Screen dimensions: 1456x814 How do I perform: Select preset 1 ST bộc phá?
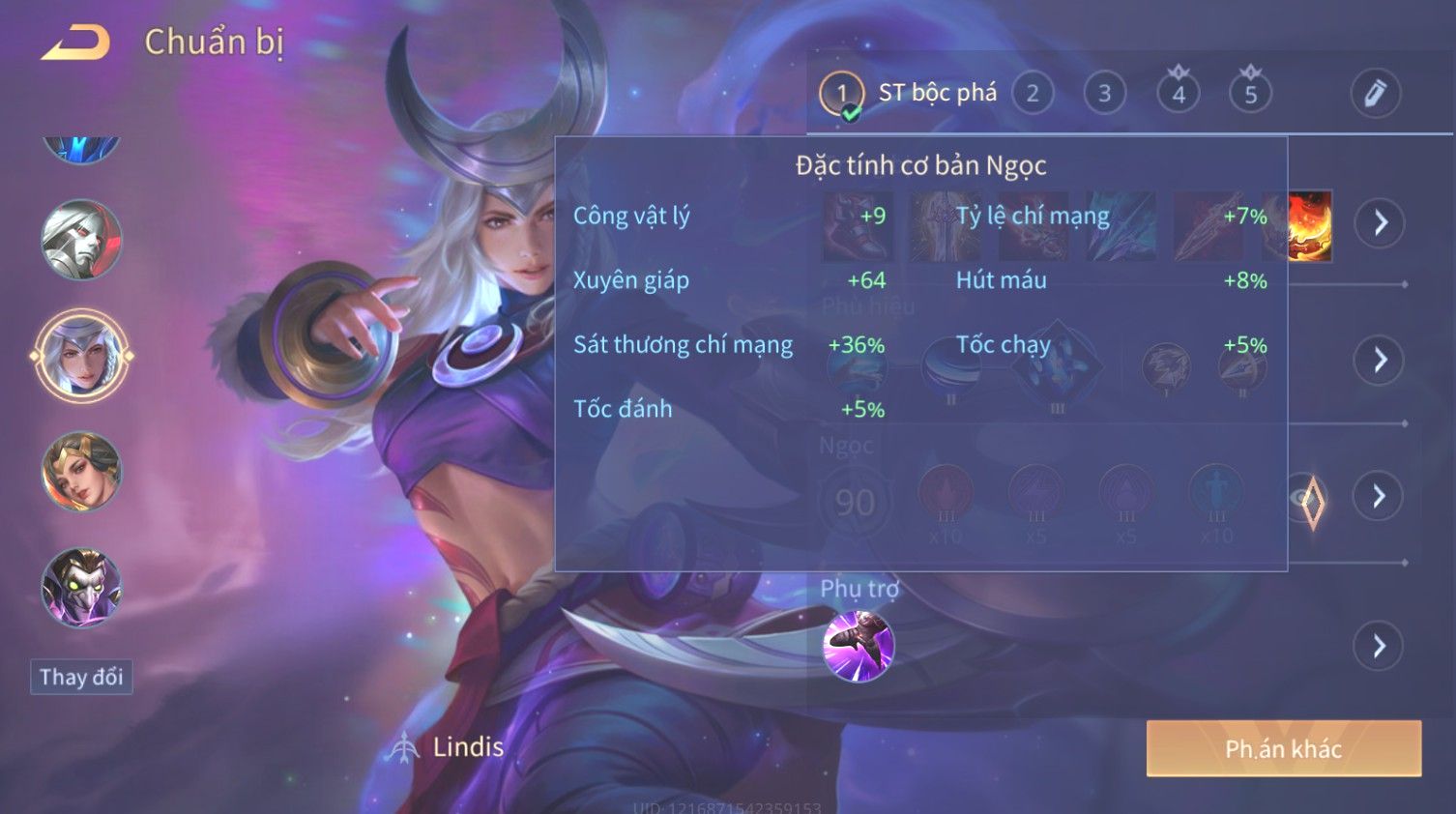tap(841, 94)
